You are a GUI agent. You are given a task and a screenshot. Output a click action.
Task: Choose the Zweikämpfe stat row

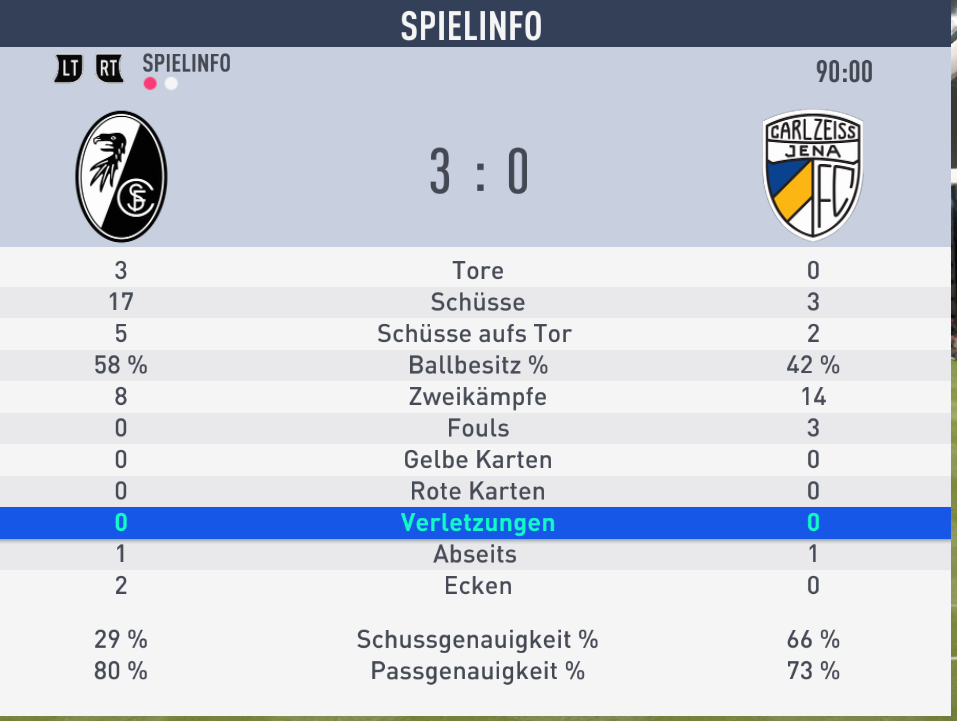[x=477, y=397]
